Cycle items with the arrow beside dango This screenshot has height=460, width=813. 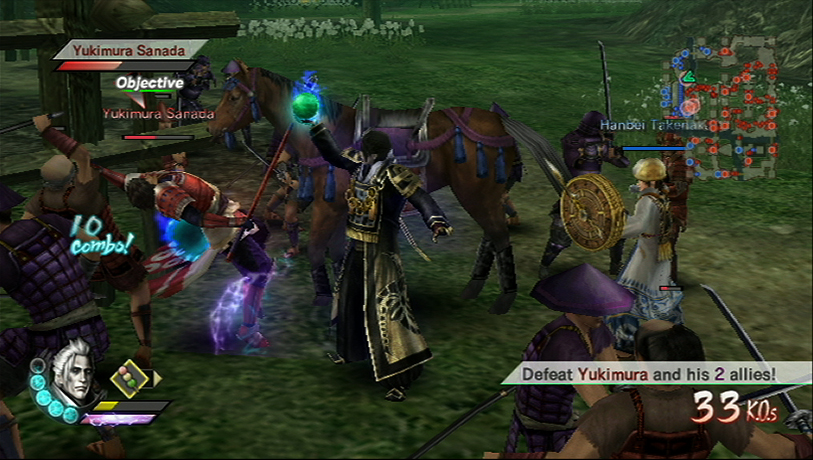click(156, 378)
